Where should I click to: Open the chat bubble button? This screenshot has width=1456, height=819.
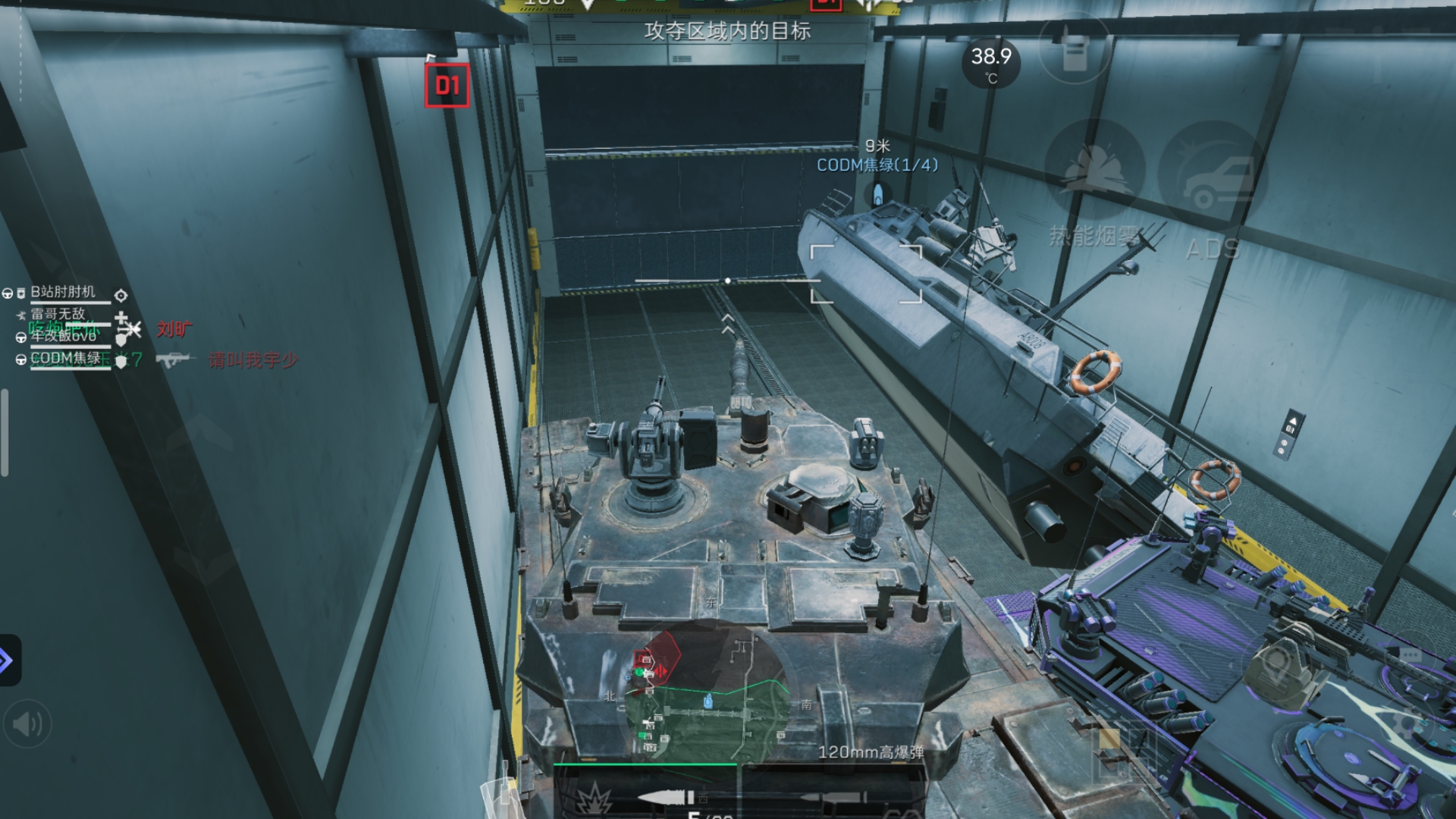point(1409,654)
